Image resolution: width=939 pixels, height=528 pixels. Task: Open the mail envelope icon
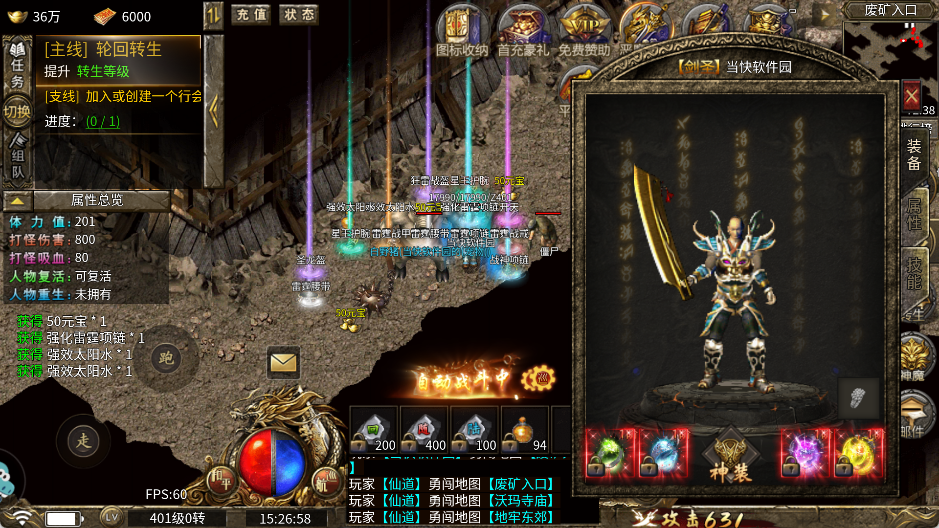[284, 362]
